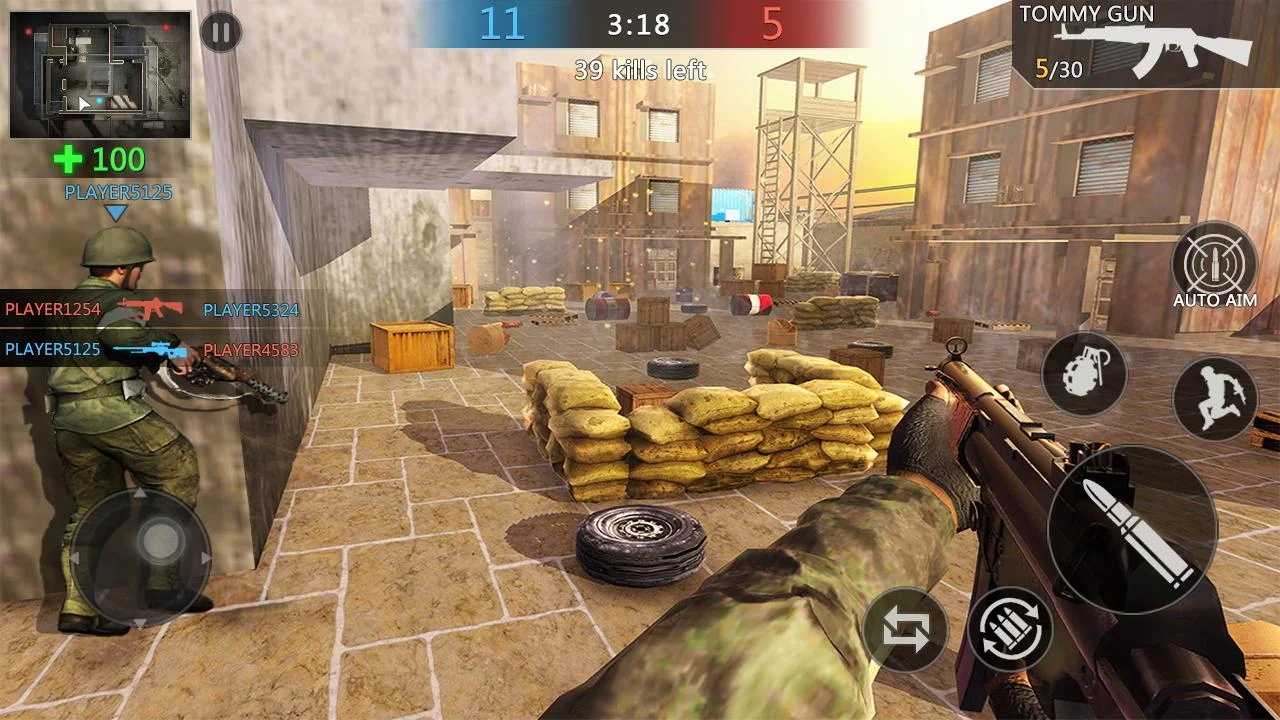Tap the jump button
The height and width of the screenshot is (720, 1280).
click(x=1214, y=398)
